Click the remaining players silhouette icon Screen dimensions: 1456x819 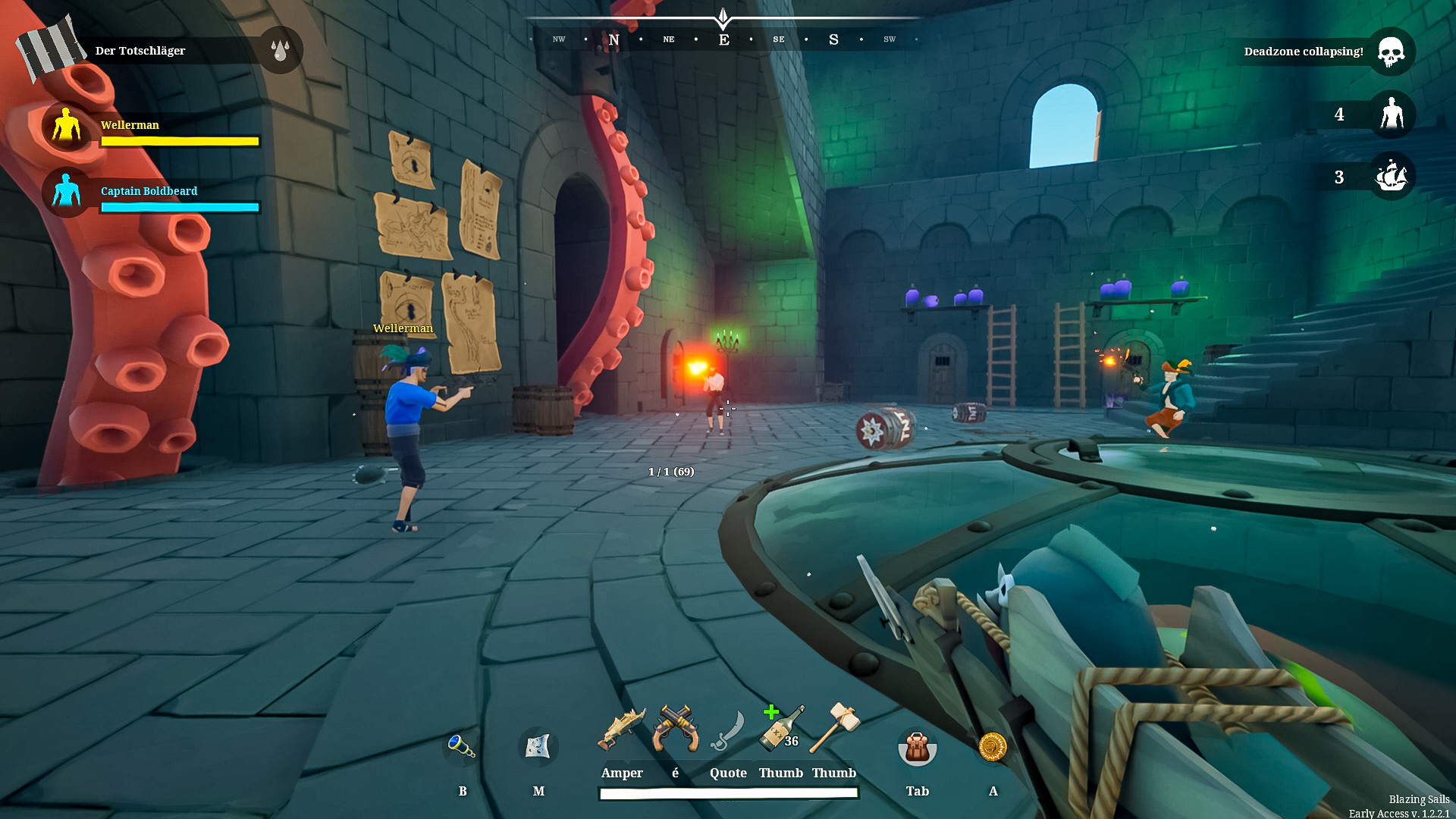pos(1392,115)
